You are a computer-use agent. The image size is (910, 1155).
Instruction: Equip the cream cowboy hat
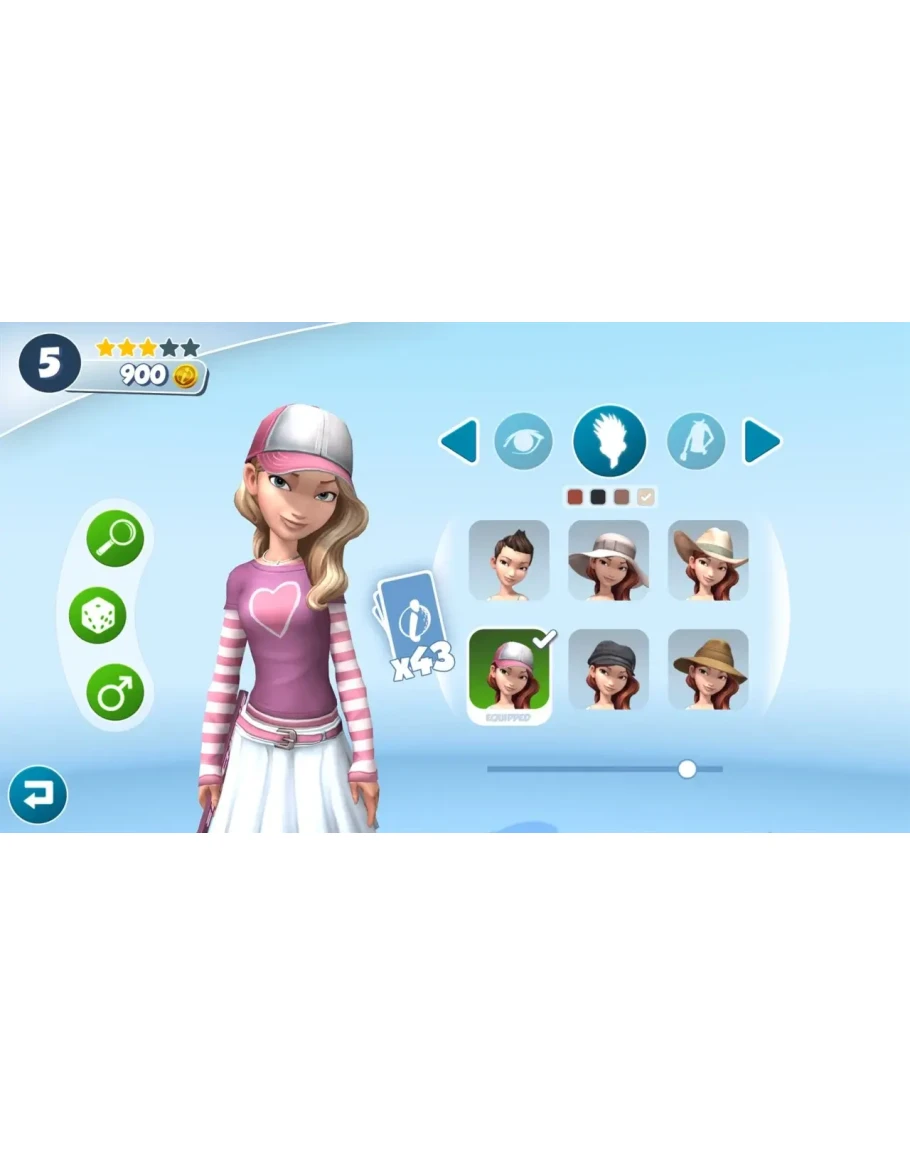pyautogui.click(x=708, y=560)
